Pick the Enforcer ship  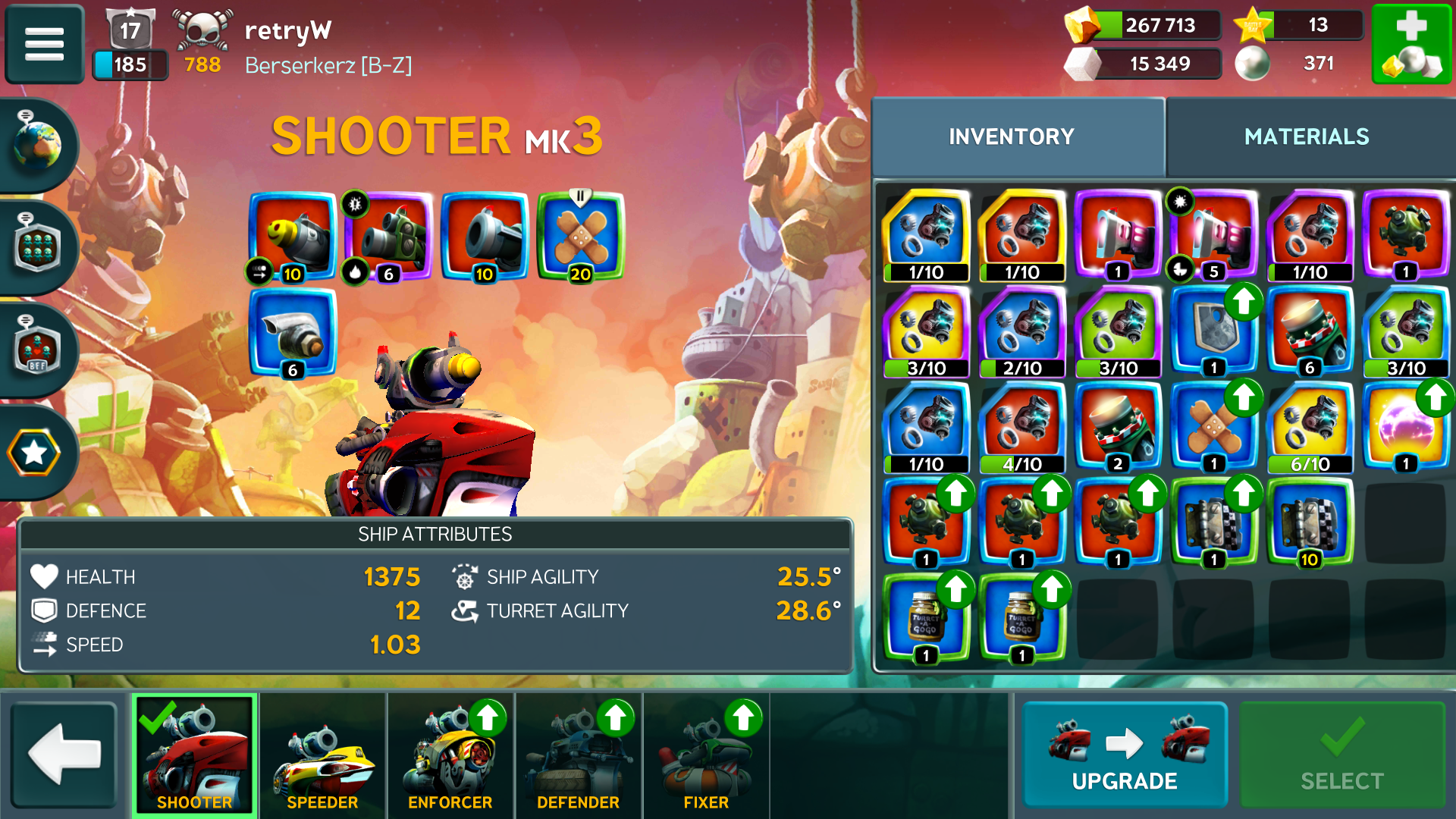(450, 755)
